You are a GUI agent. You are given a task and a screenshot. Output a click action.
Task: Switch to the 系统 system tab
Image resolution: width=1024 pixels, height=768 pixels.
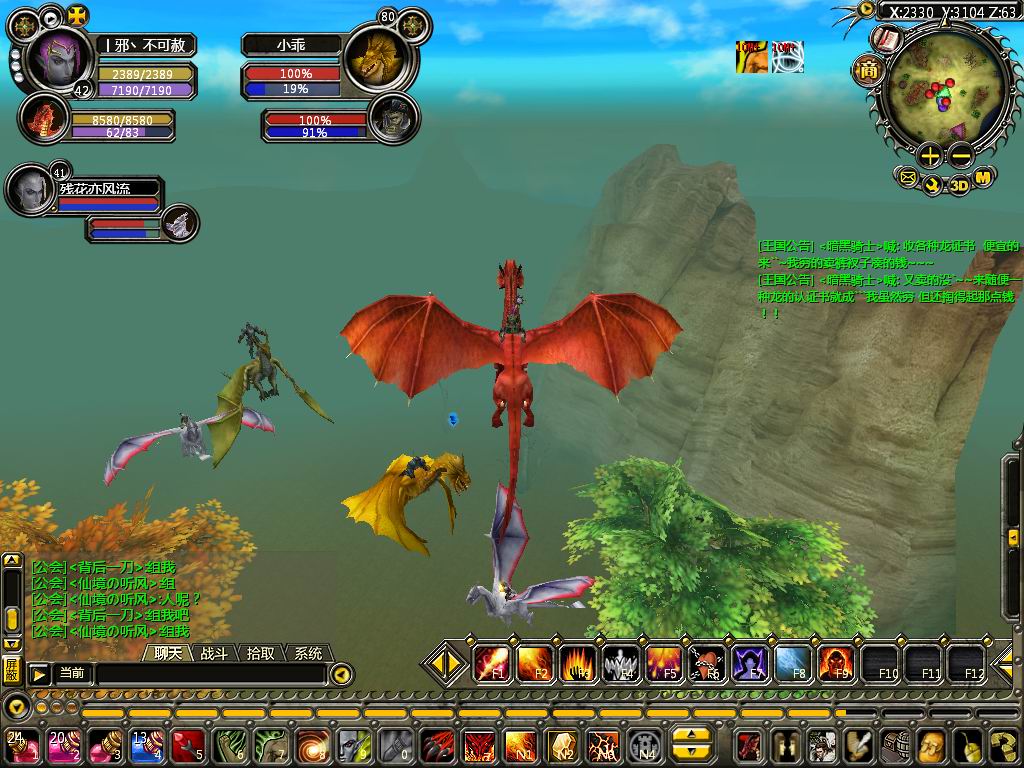308,653
